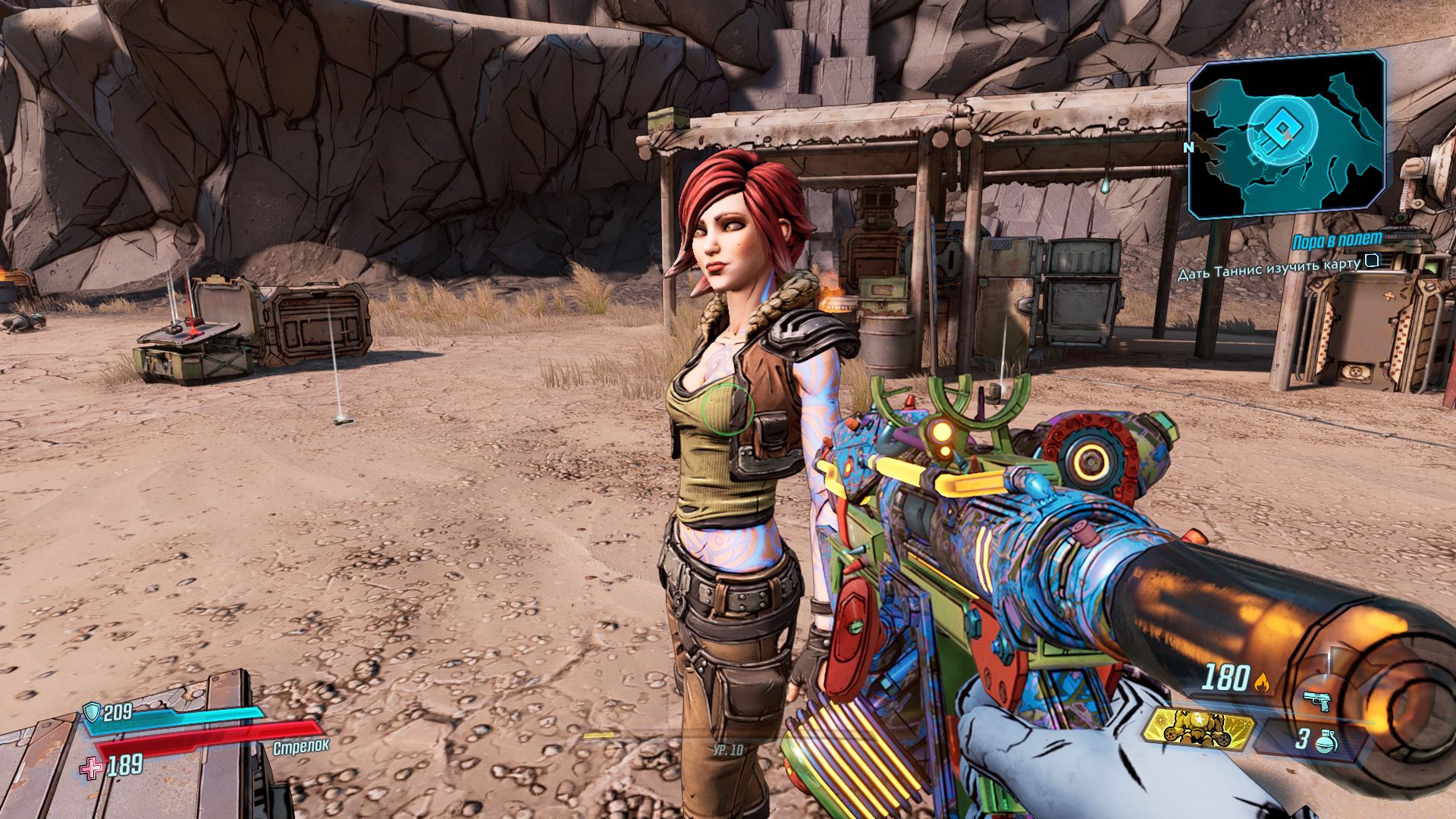1456x819 pixels.
Task: Click the pistol weapon-type icon
Action: tap(1317, 700)
